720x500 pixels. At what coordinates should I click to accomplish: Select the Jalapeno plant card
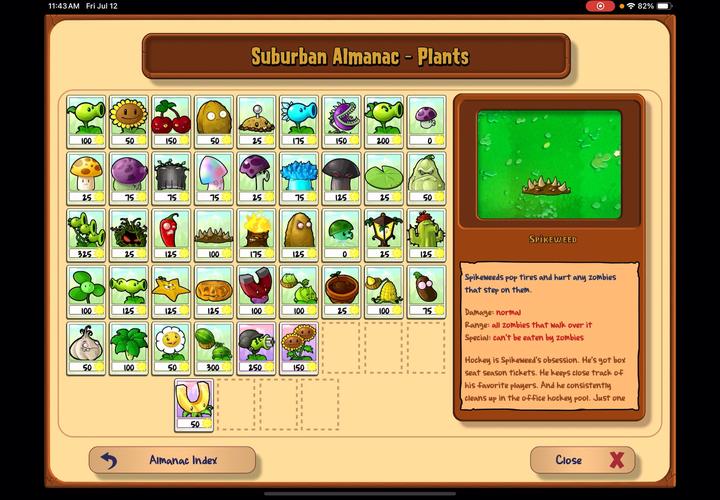[x=171, y=234]
